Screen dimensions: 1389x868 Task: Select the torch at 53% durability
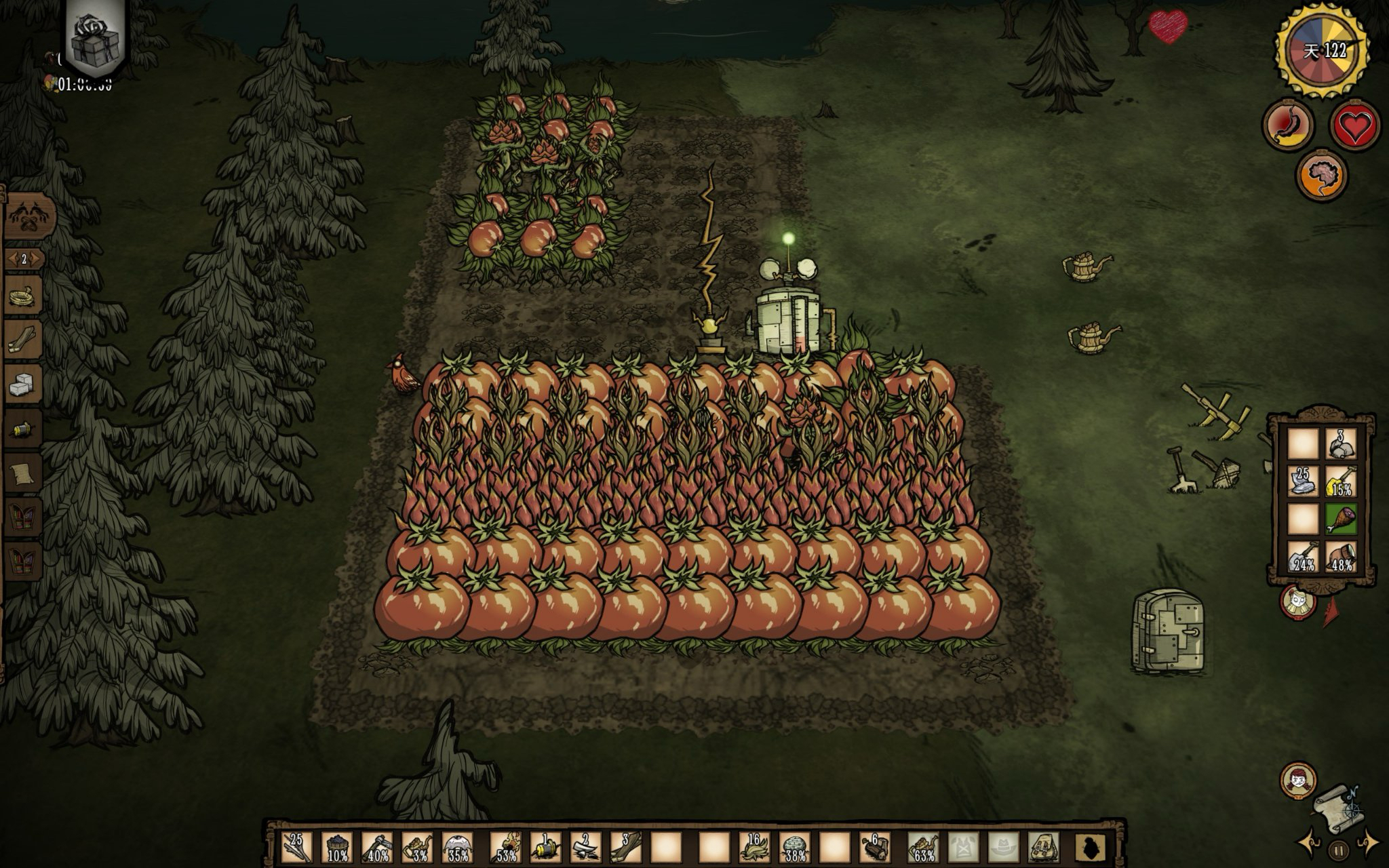[x=505, y=848]
